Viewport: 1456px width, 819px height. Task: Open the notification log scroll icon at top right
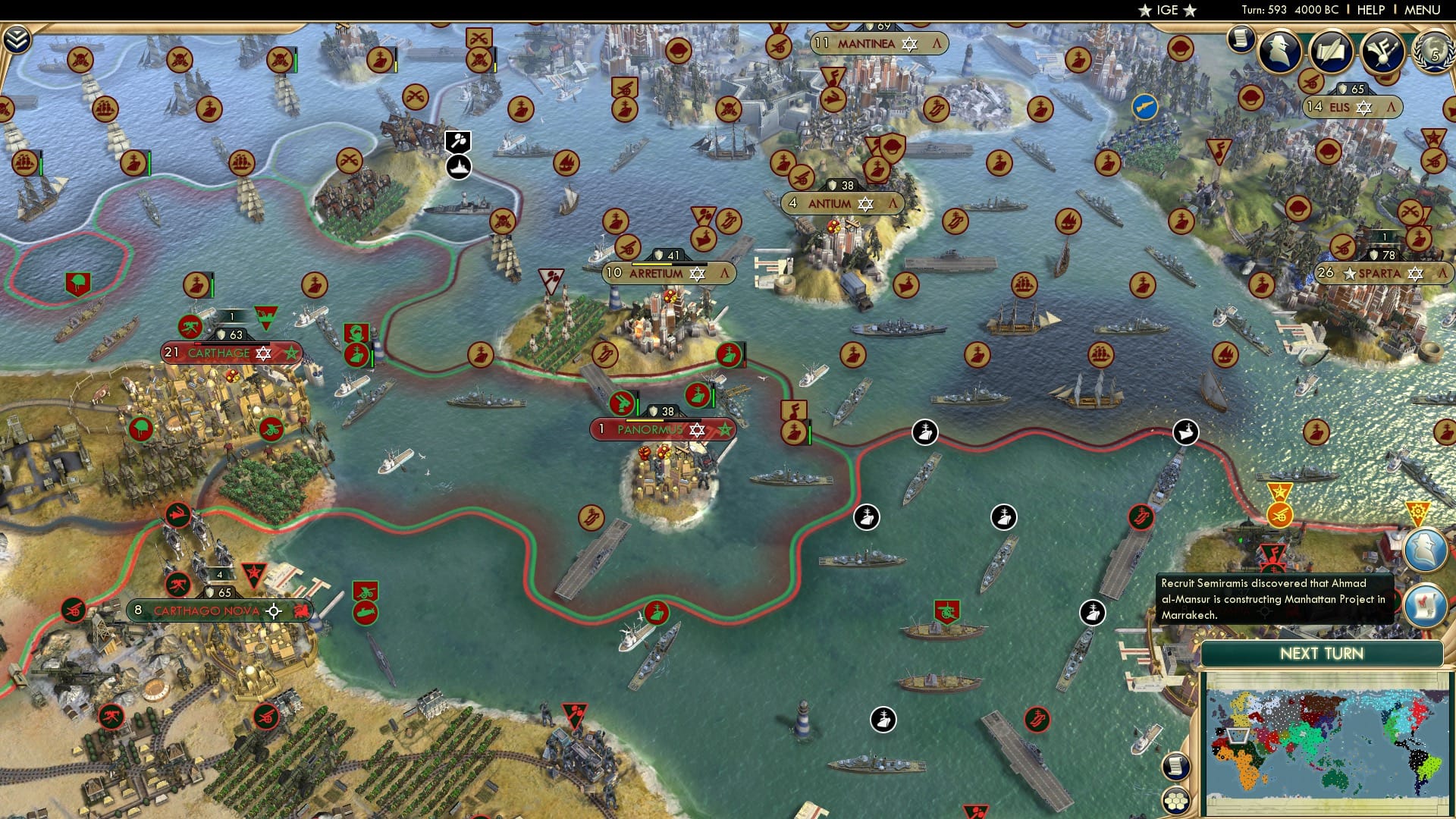click(x=1240, y=39)
